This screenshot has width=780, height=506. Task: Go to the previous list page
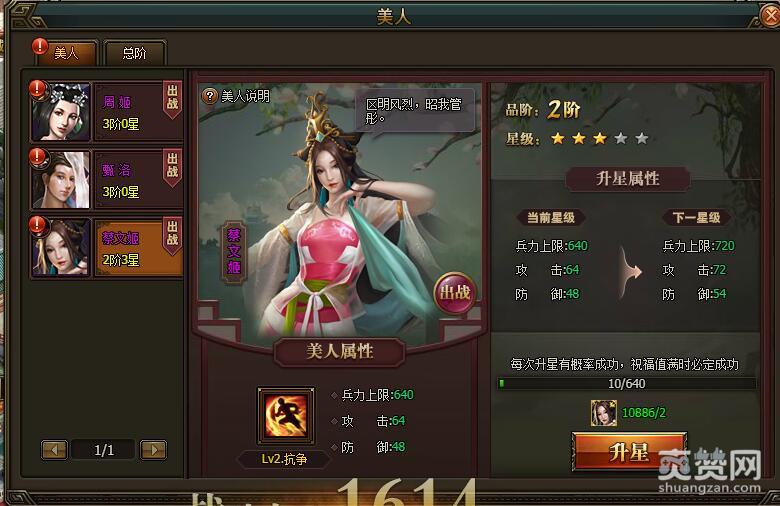click(54, 450)
